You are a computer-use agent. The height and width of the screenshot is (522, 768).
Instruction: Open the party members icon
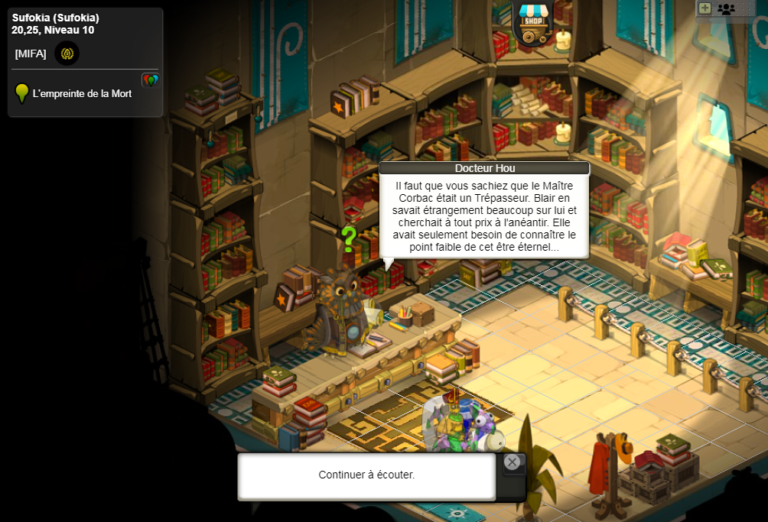click(x=726, y=9)
